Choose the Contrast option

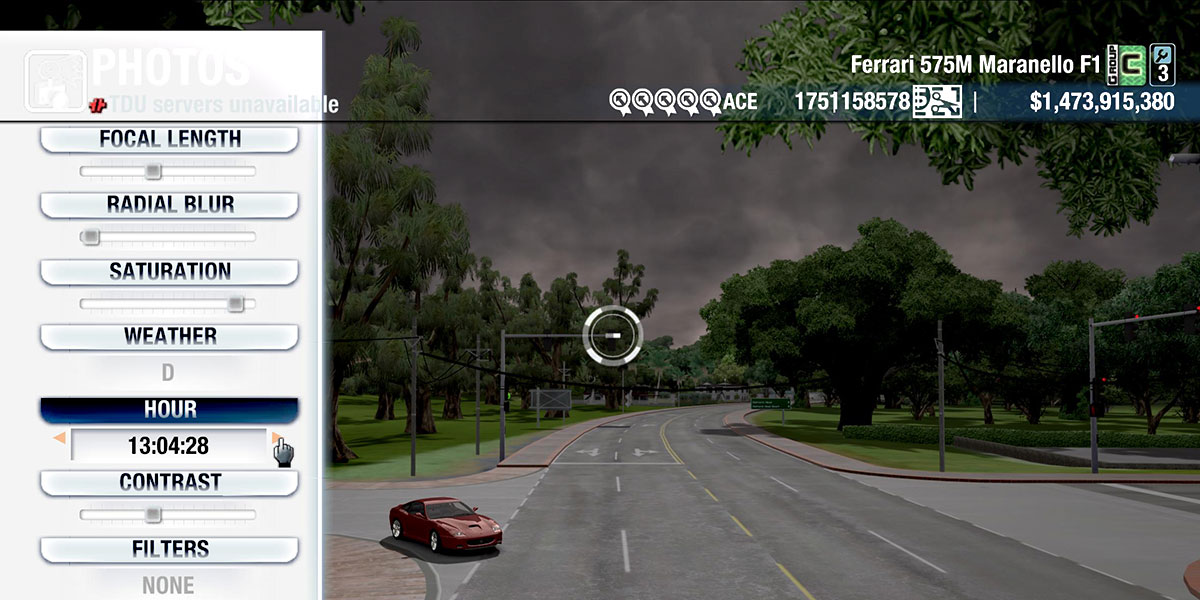coord(169,482)
